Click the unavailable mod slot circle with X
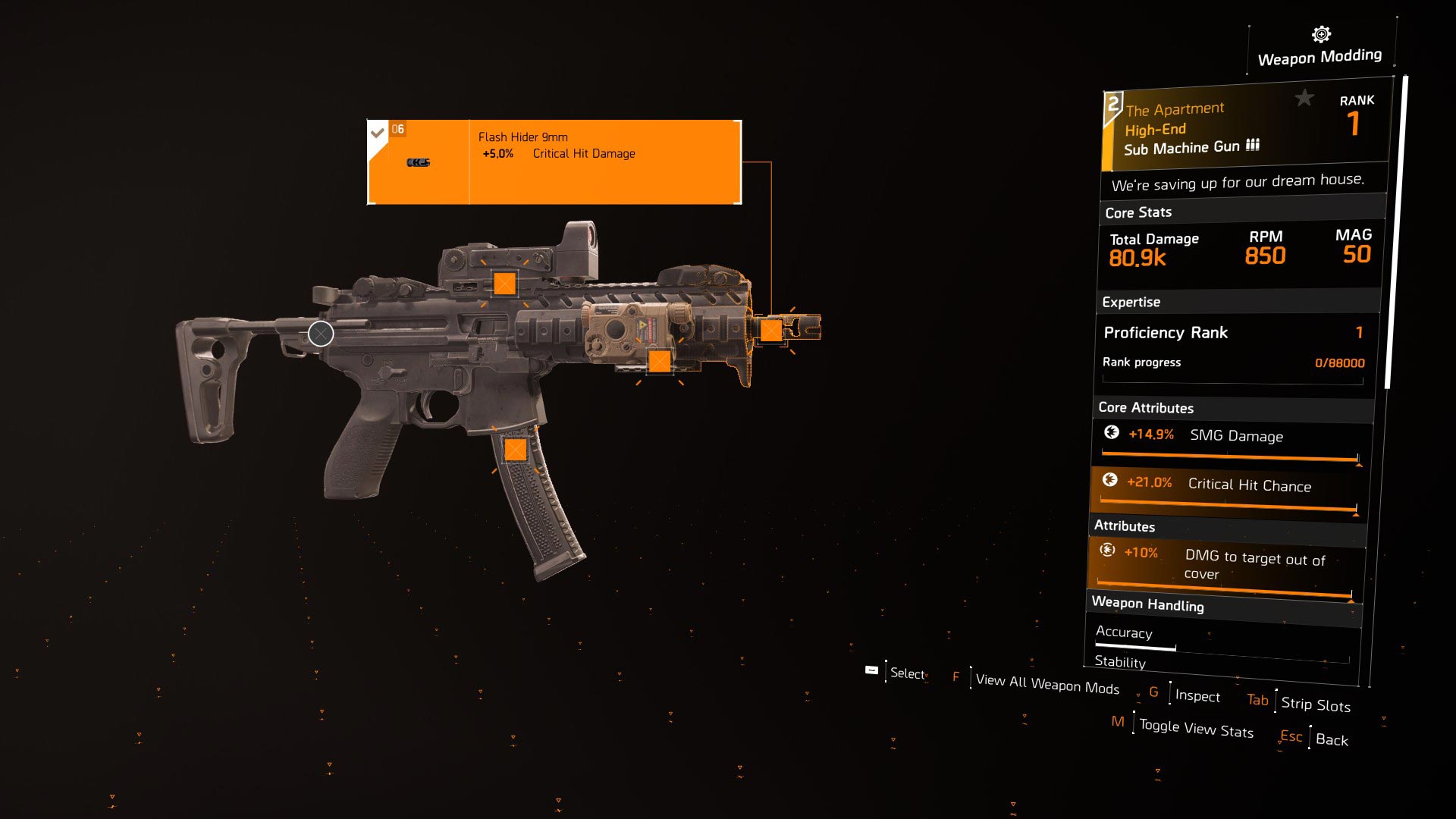Screen dimensions: 1456x819 pyautogui.click(x=321, y=334)
